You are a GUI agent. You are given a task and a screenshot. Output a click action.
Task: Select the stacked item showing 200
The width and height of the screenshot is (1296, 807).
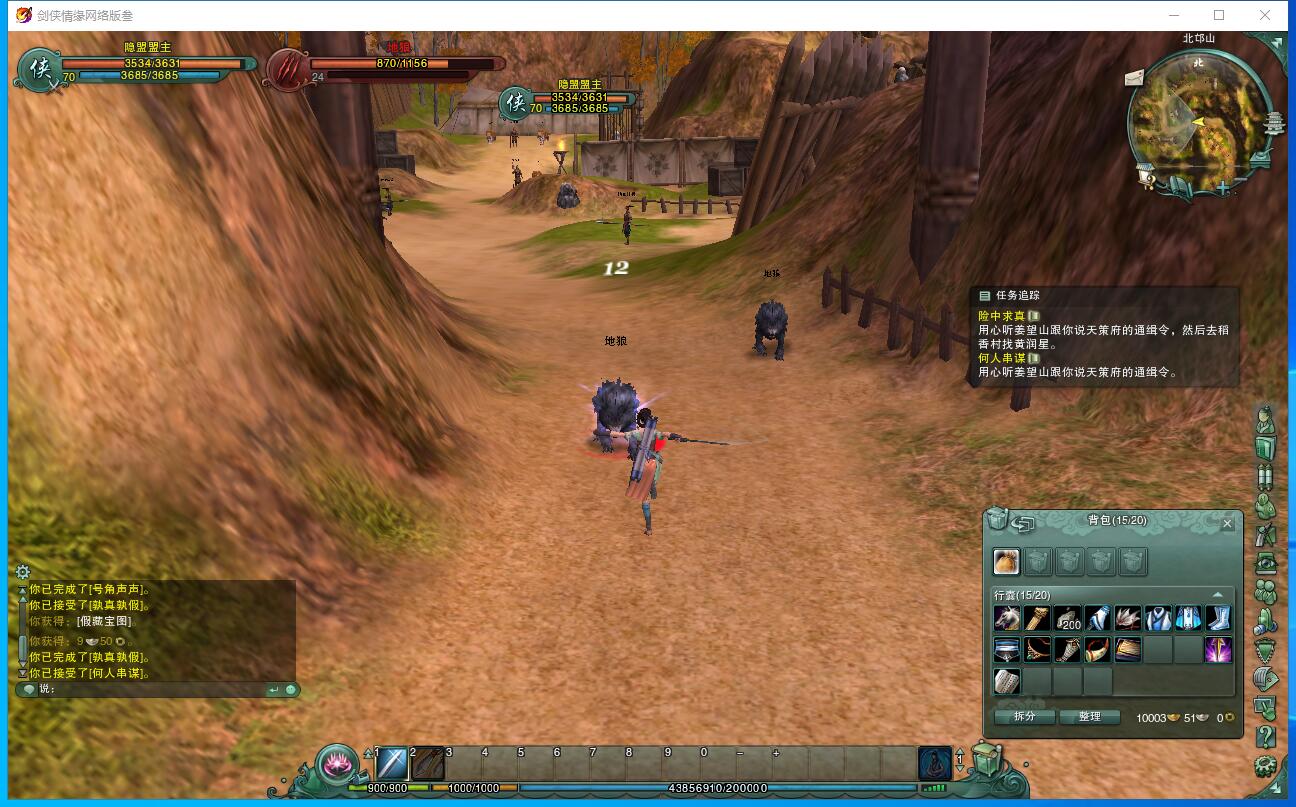point(1068,619)
